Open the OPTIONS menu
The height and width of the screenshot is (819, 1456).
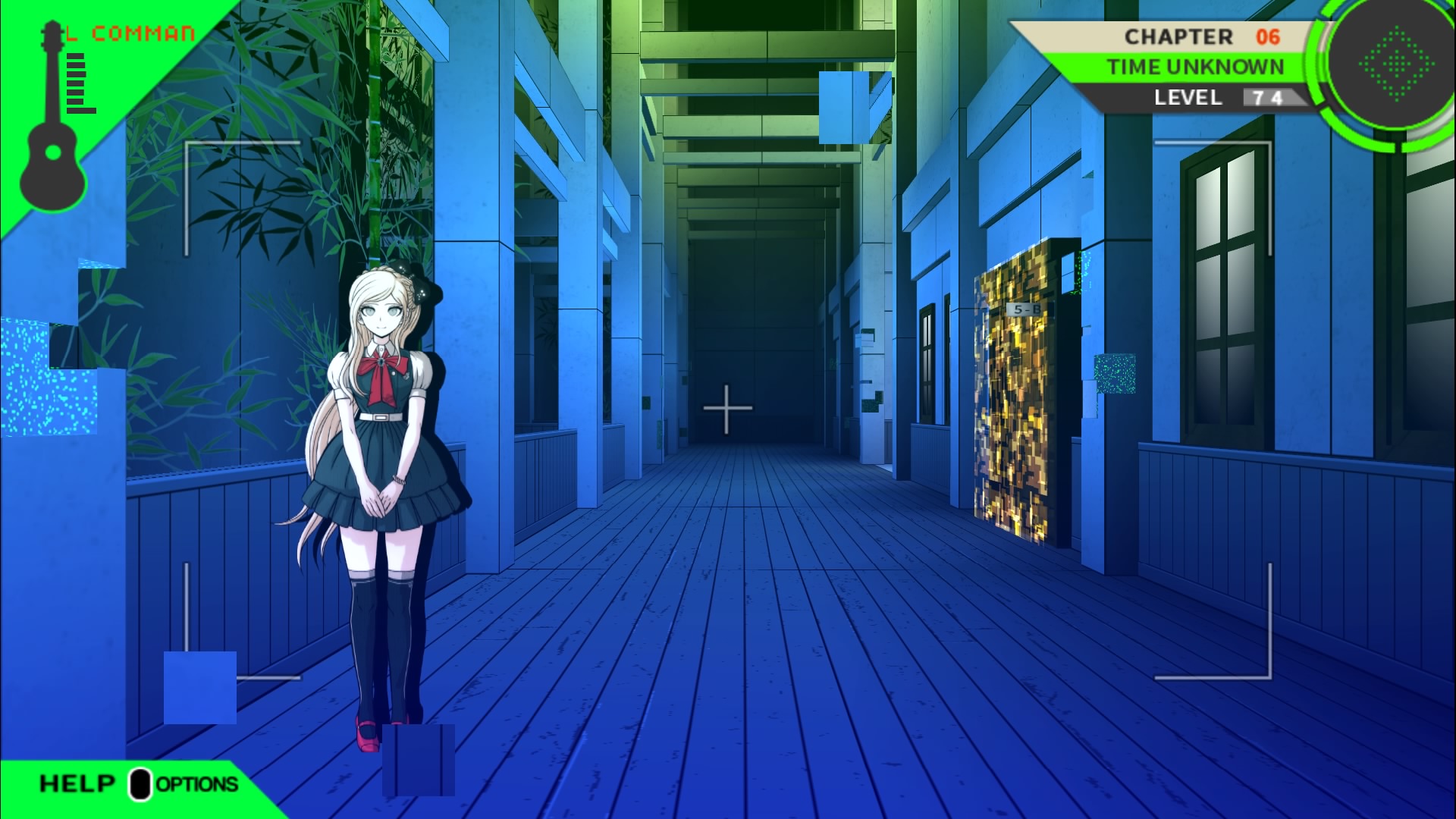coord(196,784)
